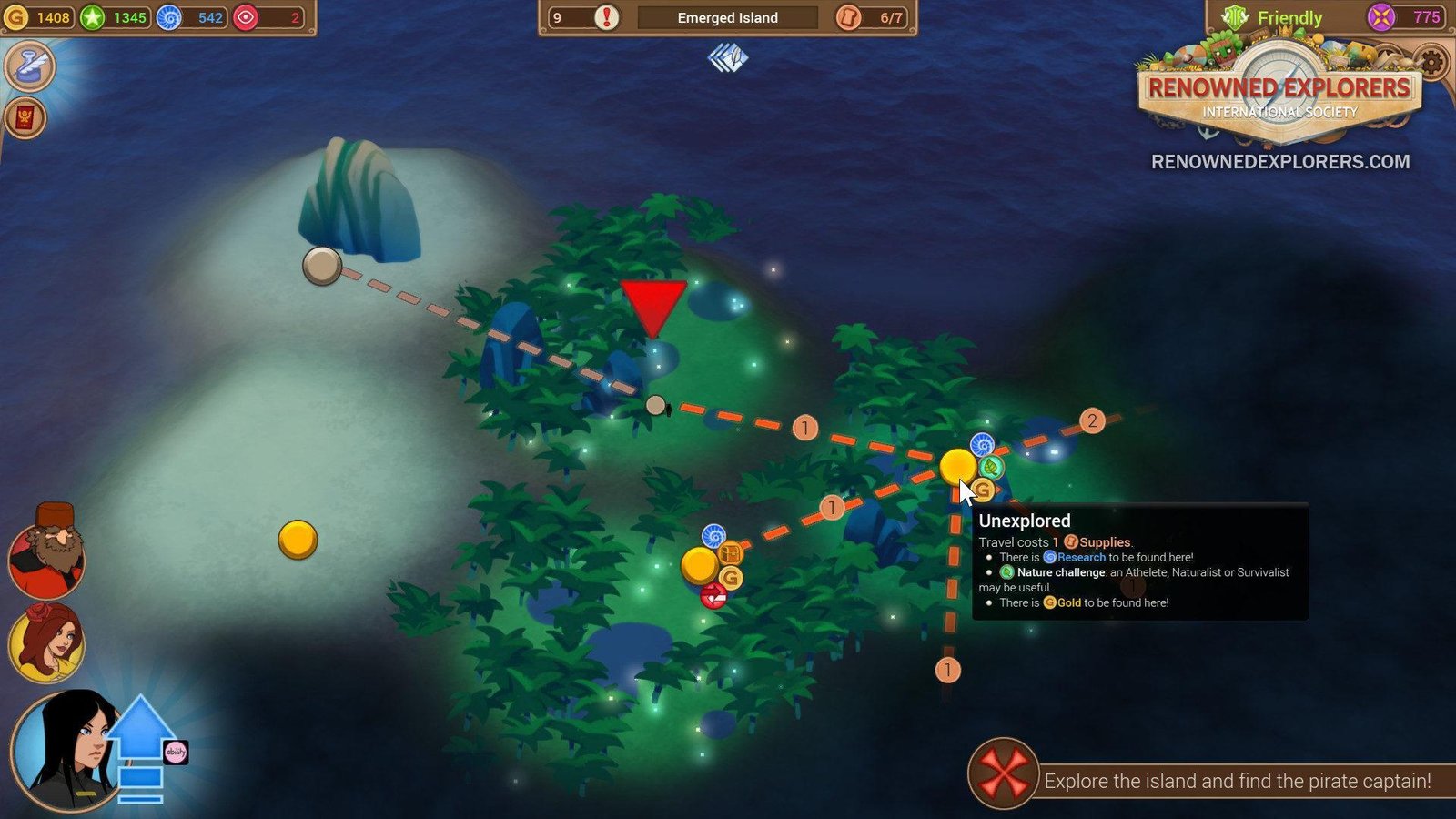Click the Friendly attitude leaf icon

[1234, 17]
